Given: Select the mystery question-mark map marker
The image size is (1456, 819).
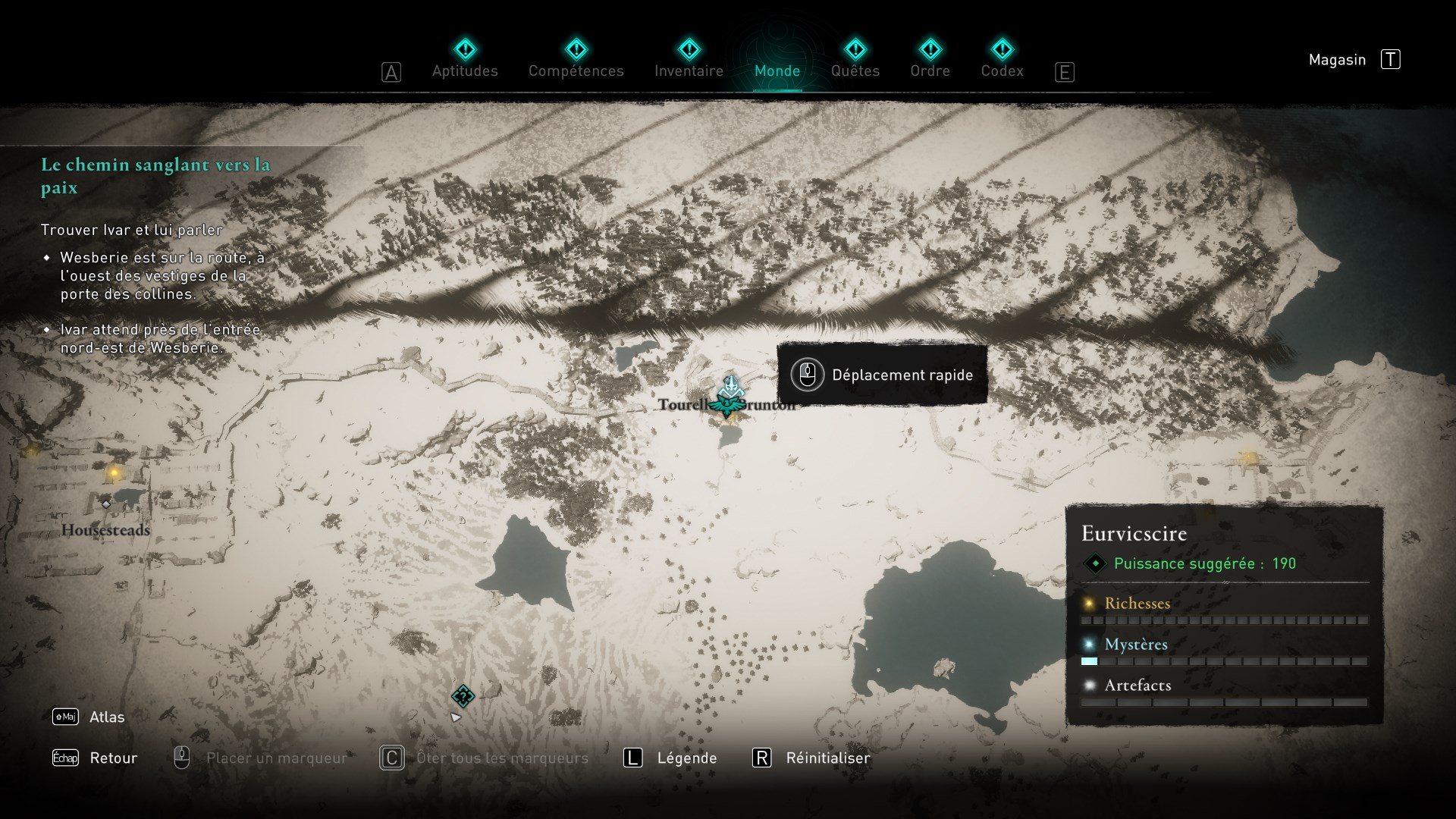Looking at the screenshot, I should coord(463,695).
